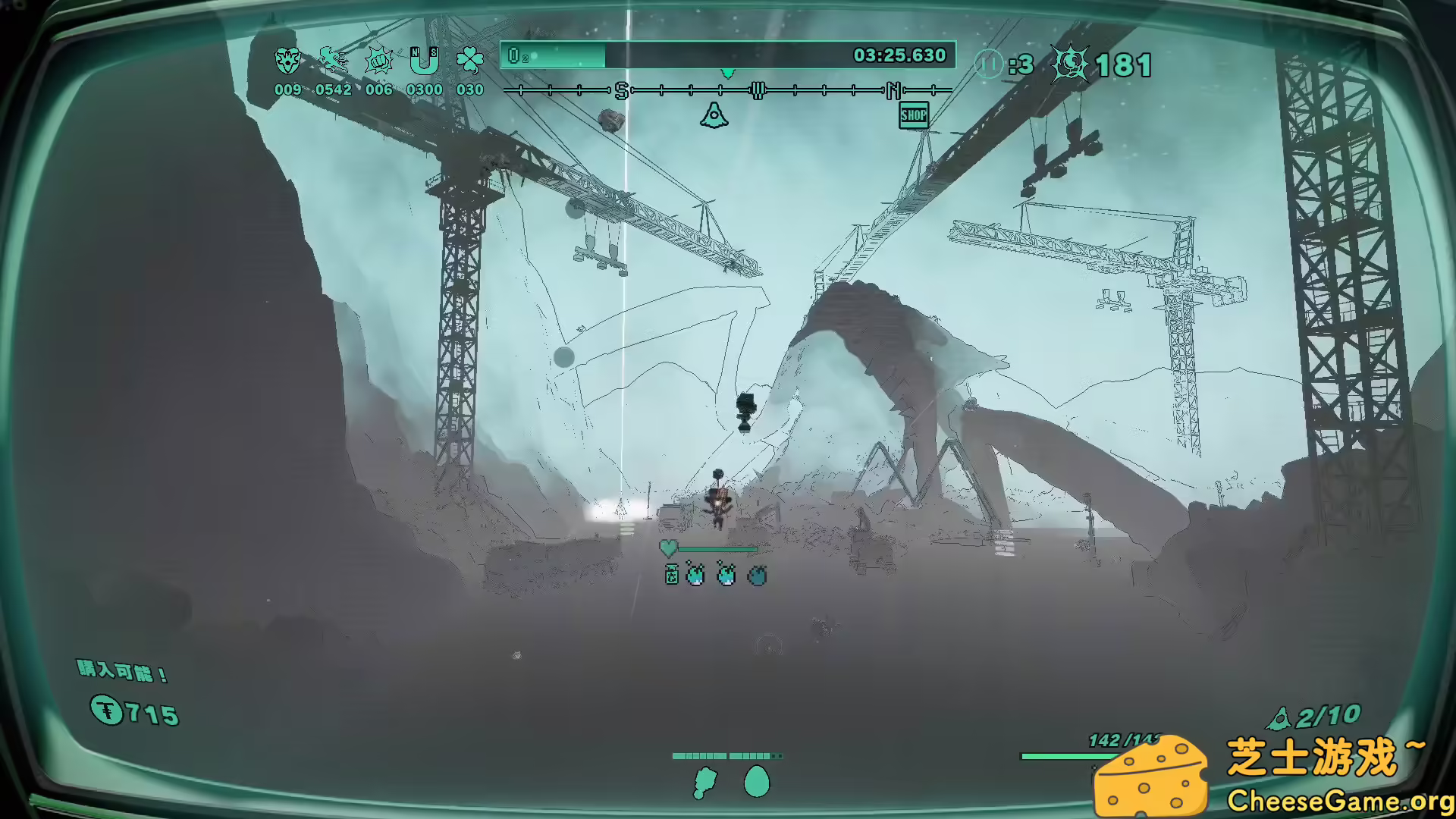Image resolution: width=1456 pixels, height=819 pixels.
Task: Select the SHOP marker on the compass
Action: (x=914, y=115)
